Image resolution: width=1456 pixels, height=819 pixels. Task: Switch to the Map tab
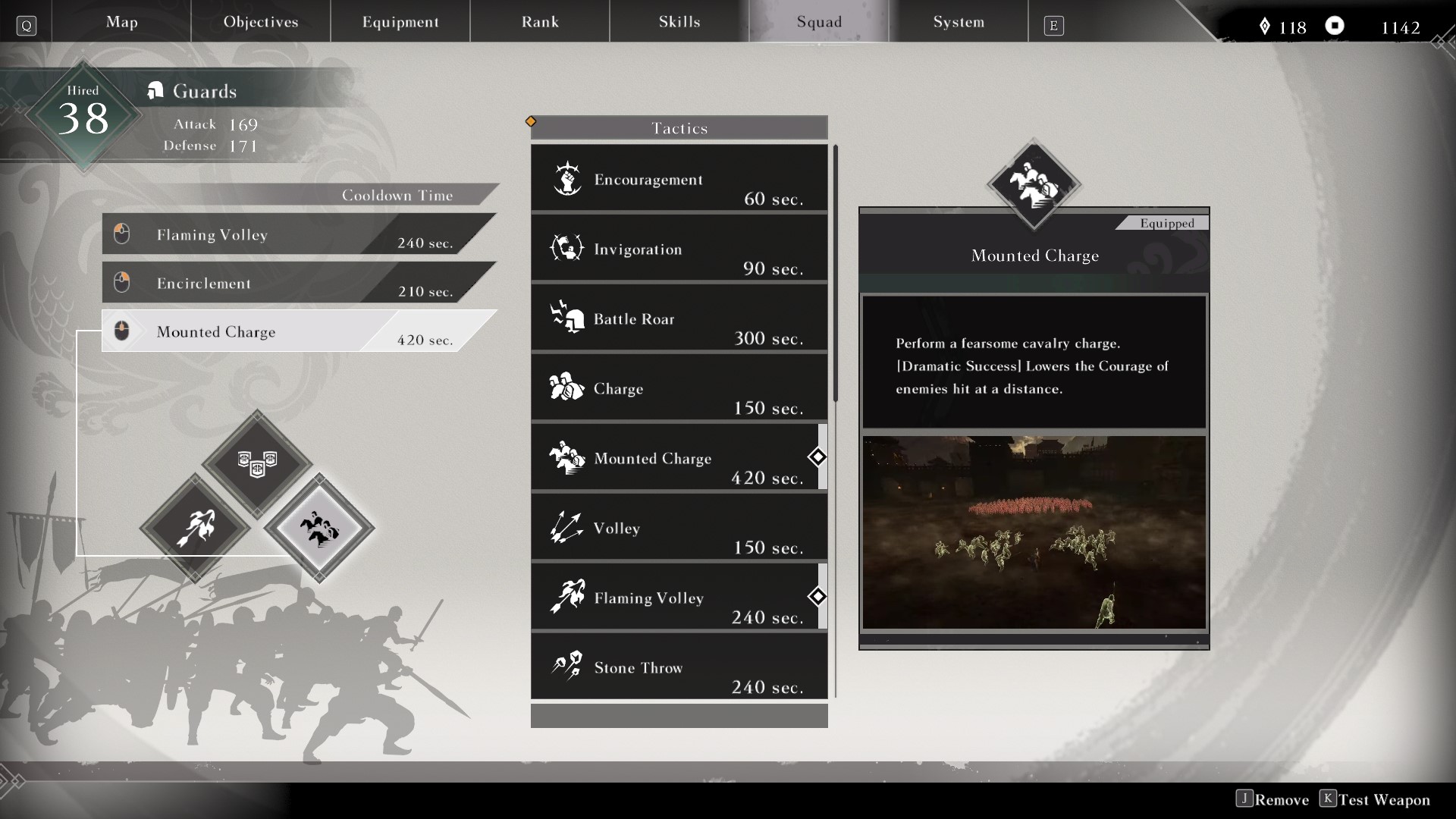coord(121,22)
